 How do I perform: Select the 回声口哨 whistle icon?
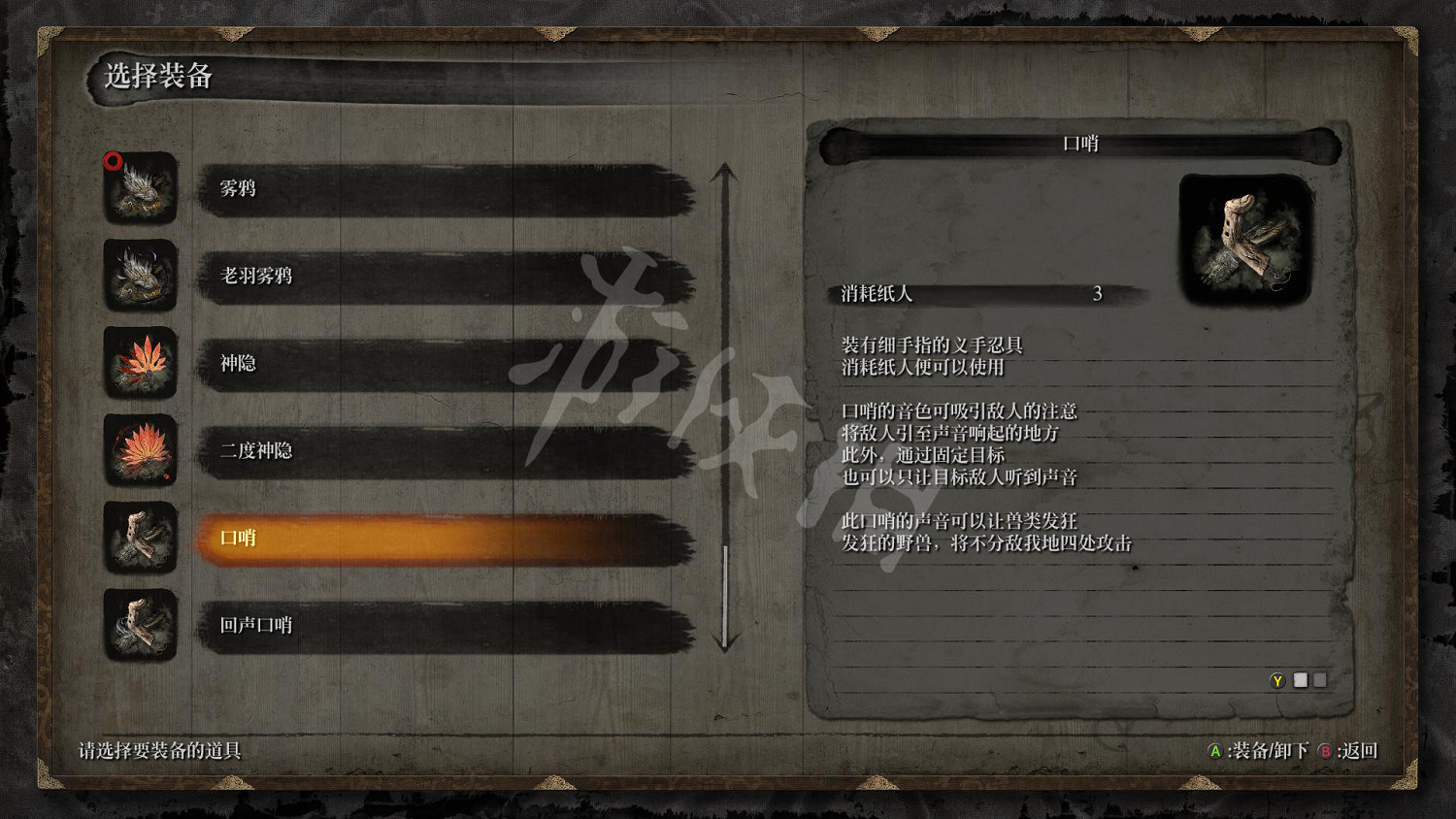point(141,626)
